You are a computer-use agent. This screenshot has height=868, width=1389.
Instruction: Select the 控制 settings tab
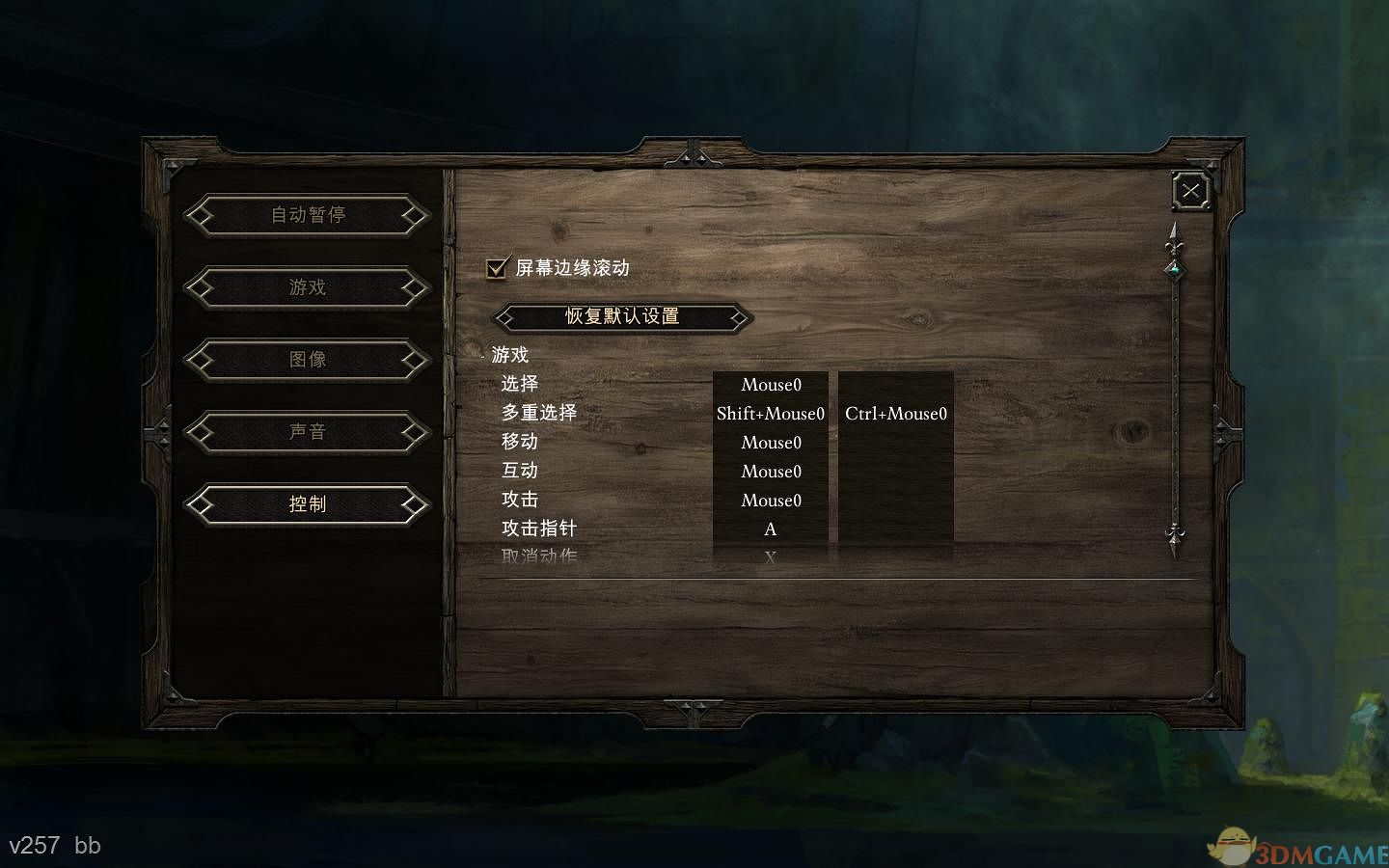pos(307,504)
